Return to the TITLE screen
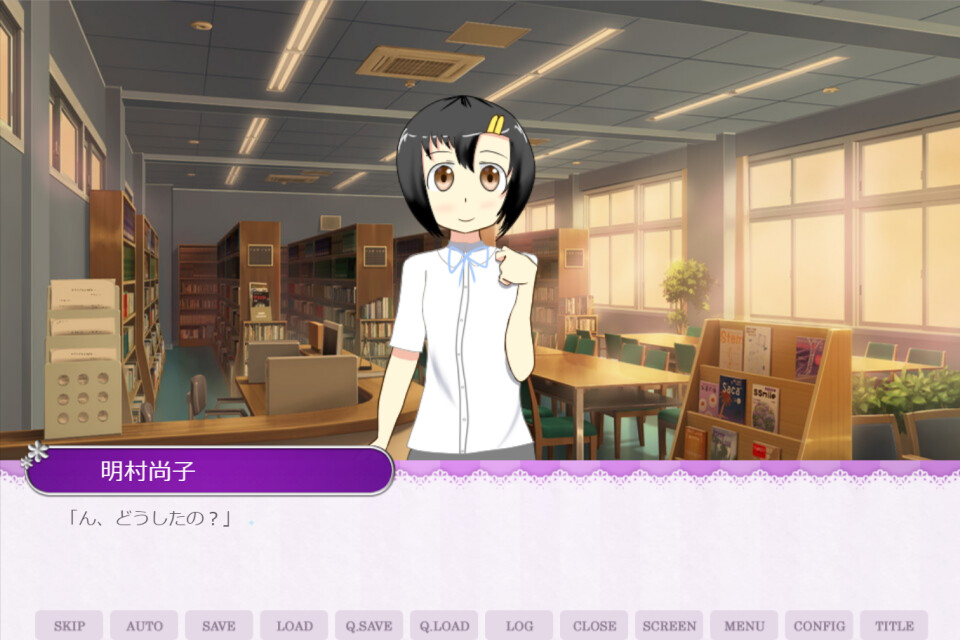This screenshot has width=960, height=640. (x=894, y=626)
